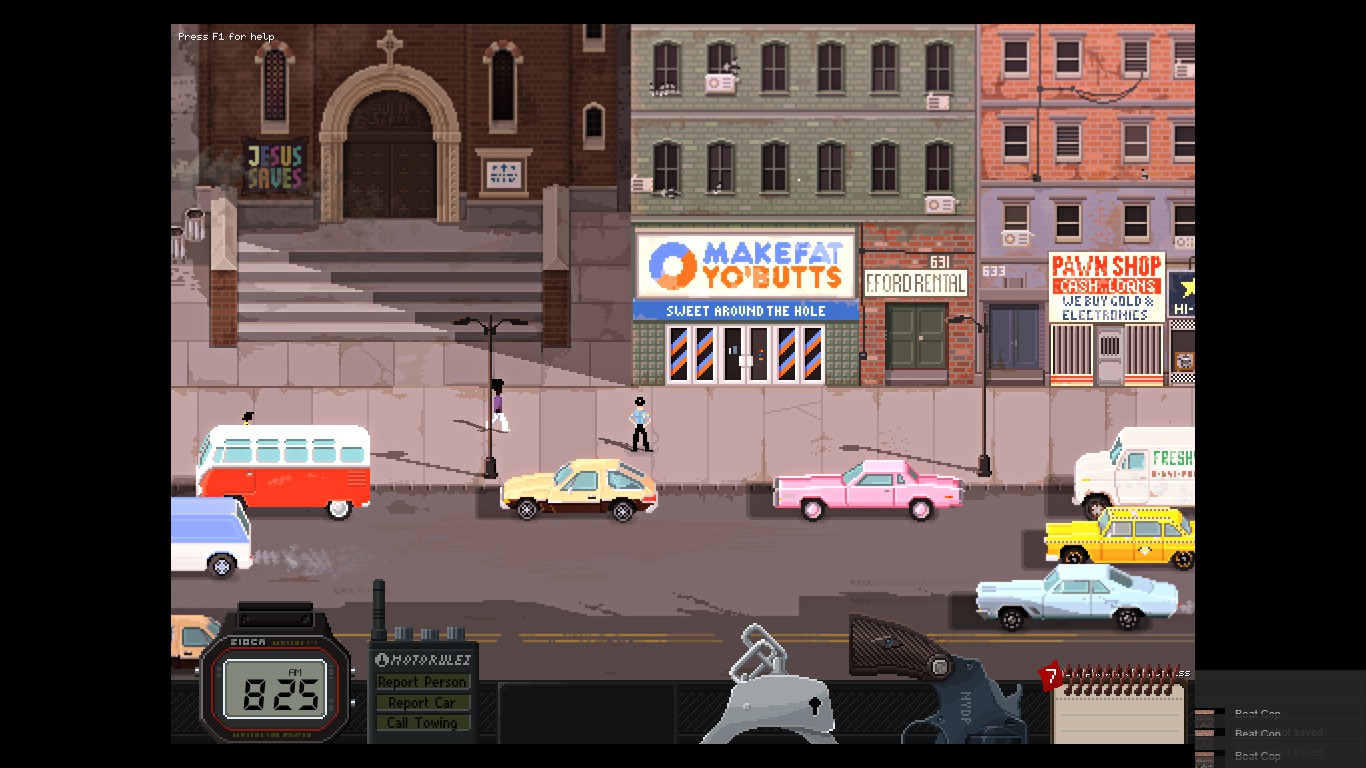The image size is (1366, 768).
Task: Open the top Beat Cop entry in the side overlay
Action: point(1257,713)
